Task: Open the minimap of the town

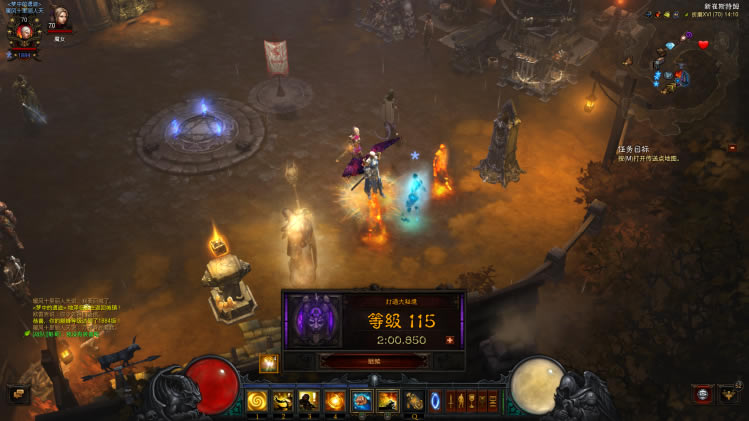Action: coord(681,62)
